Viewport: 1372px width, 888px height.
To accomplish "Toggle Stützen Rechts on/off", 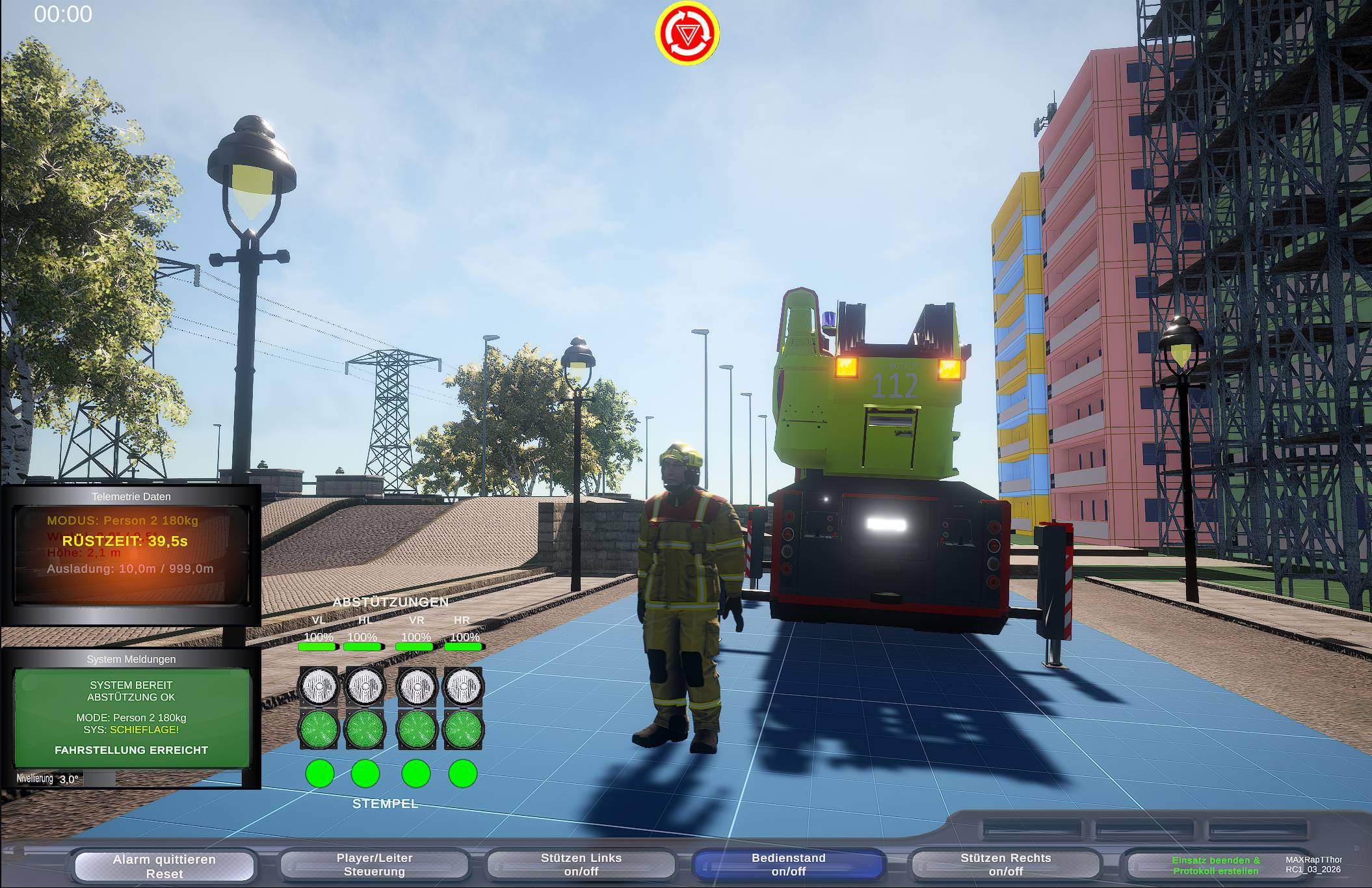I will pos(1005,865).
